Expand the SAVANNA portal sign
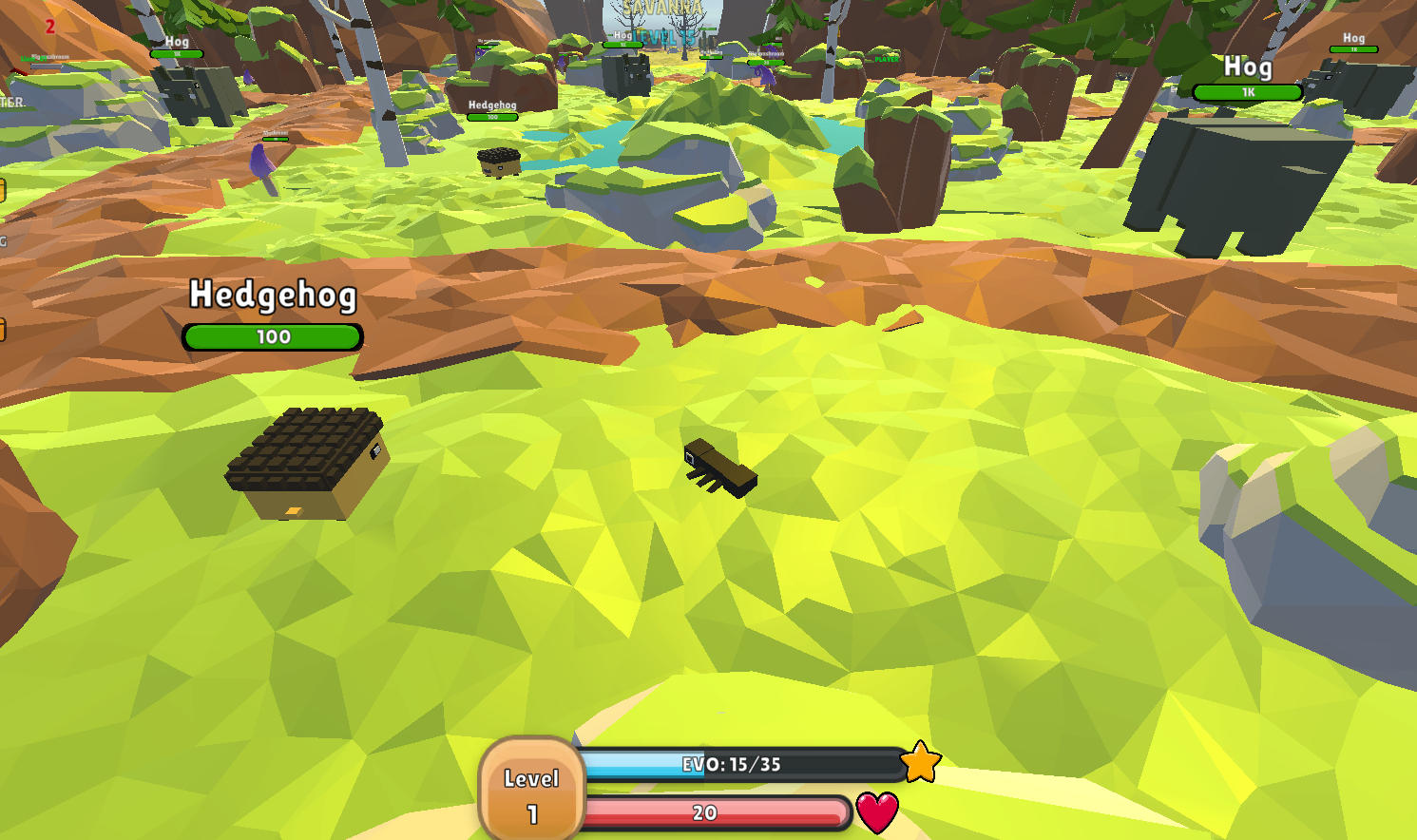Image resolution: width=1417 pixels, height=840 pixels. coord(661,10)
